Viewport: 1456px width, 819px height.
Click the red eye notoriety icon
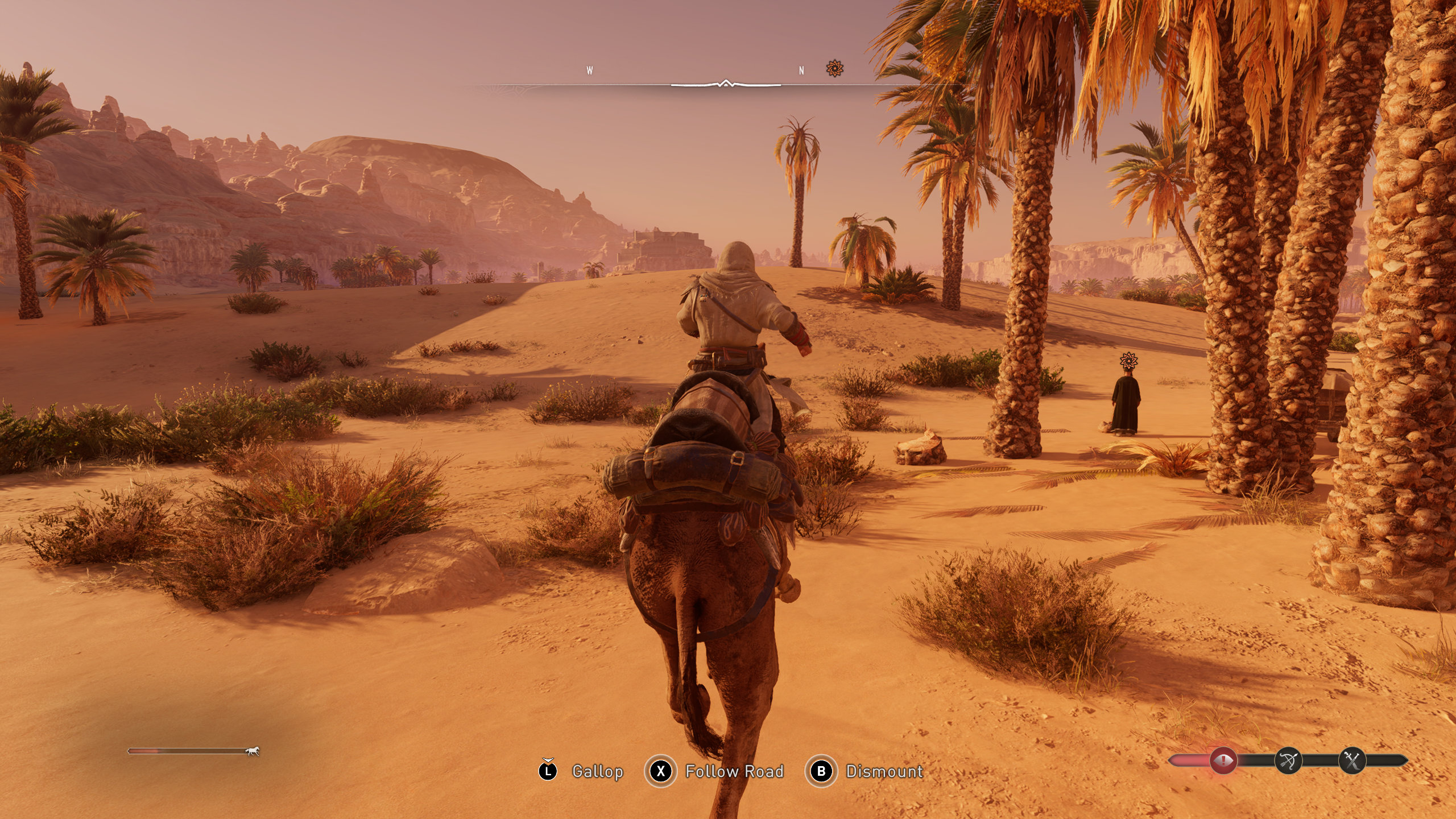1223,760
